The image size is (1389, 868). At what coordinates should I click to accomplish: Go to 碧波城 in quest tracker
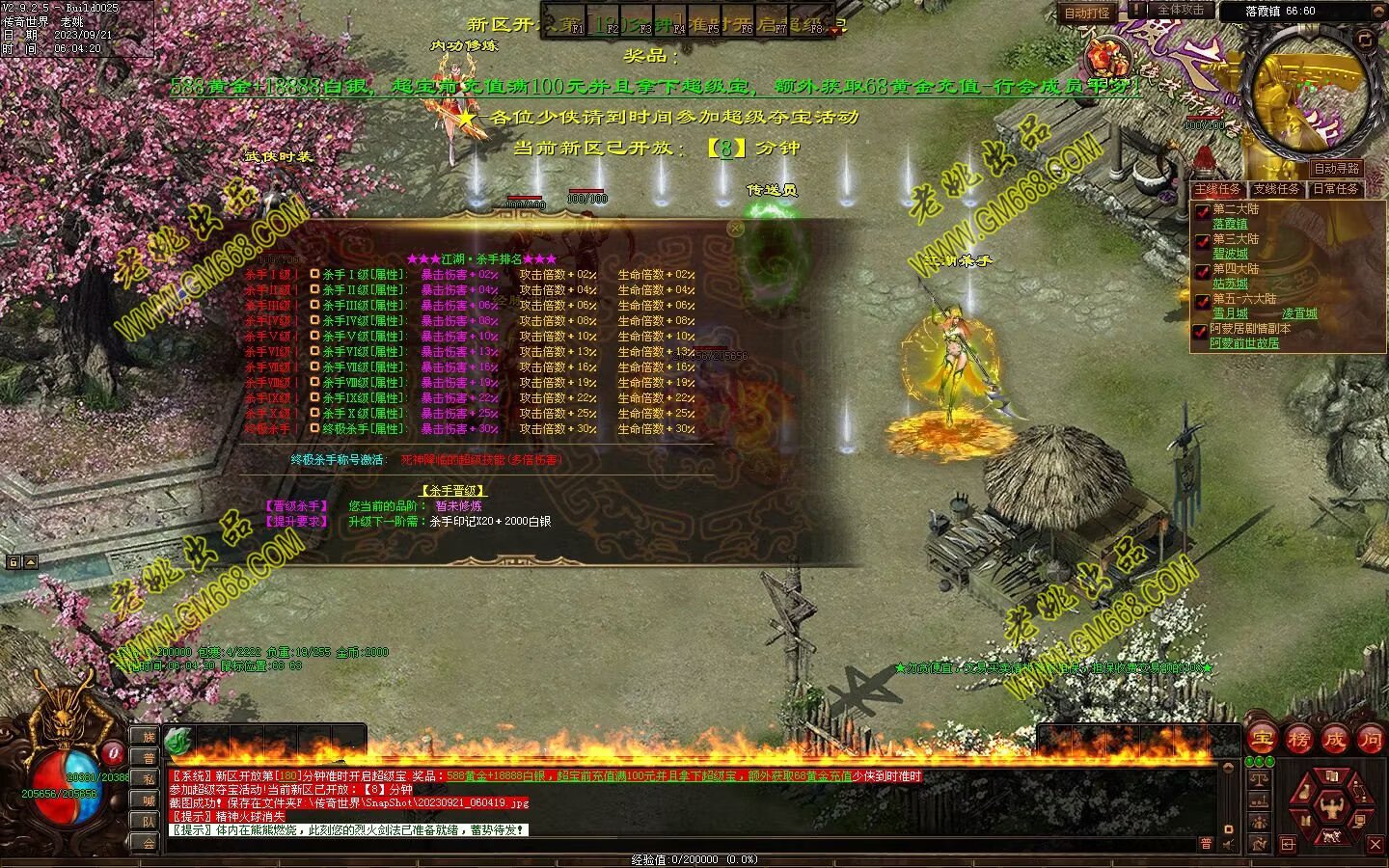tap(1230, 254)
